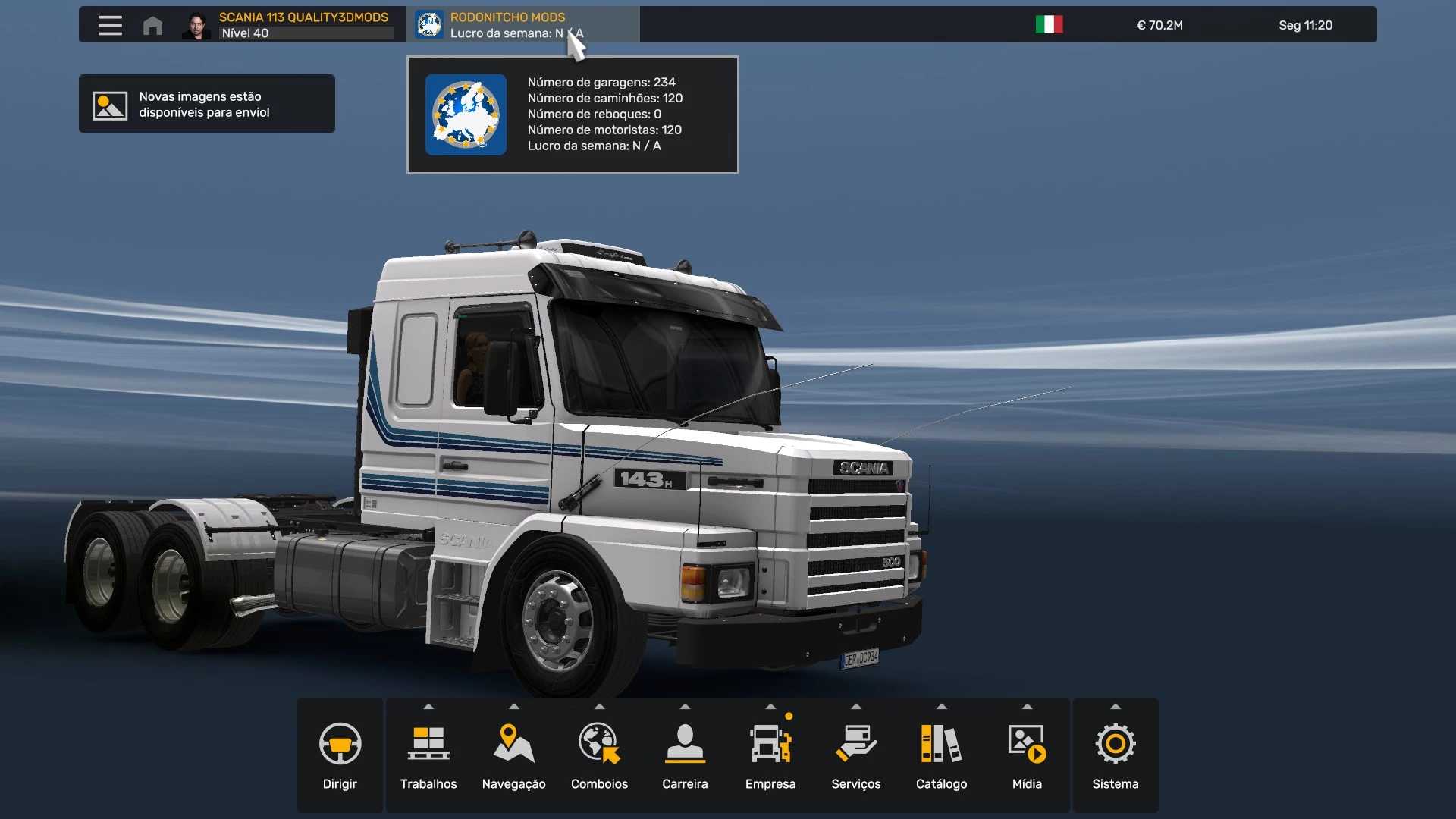Open the Mídia media menu
Viewport: 1456px width, 819px height.
[x=1027, y=755]
